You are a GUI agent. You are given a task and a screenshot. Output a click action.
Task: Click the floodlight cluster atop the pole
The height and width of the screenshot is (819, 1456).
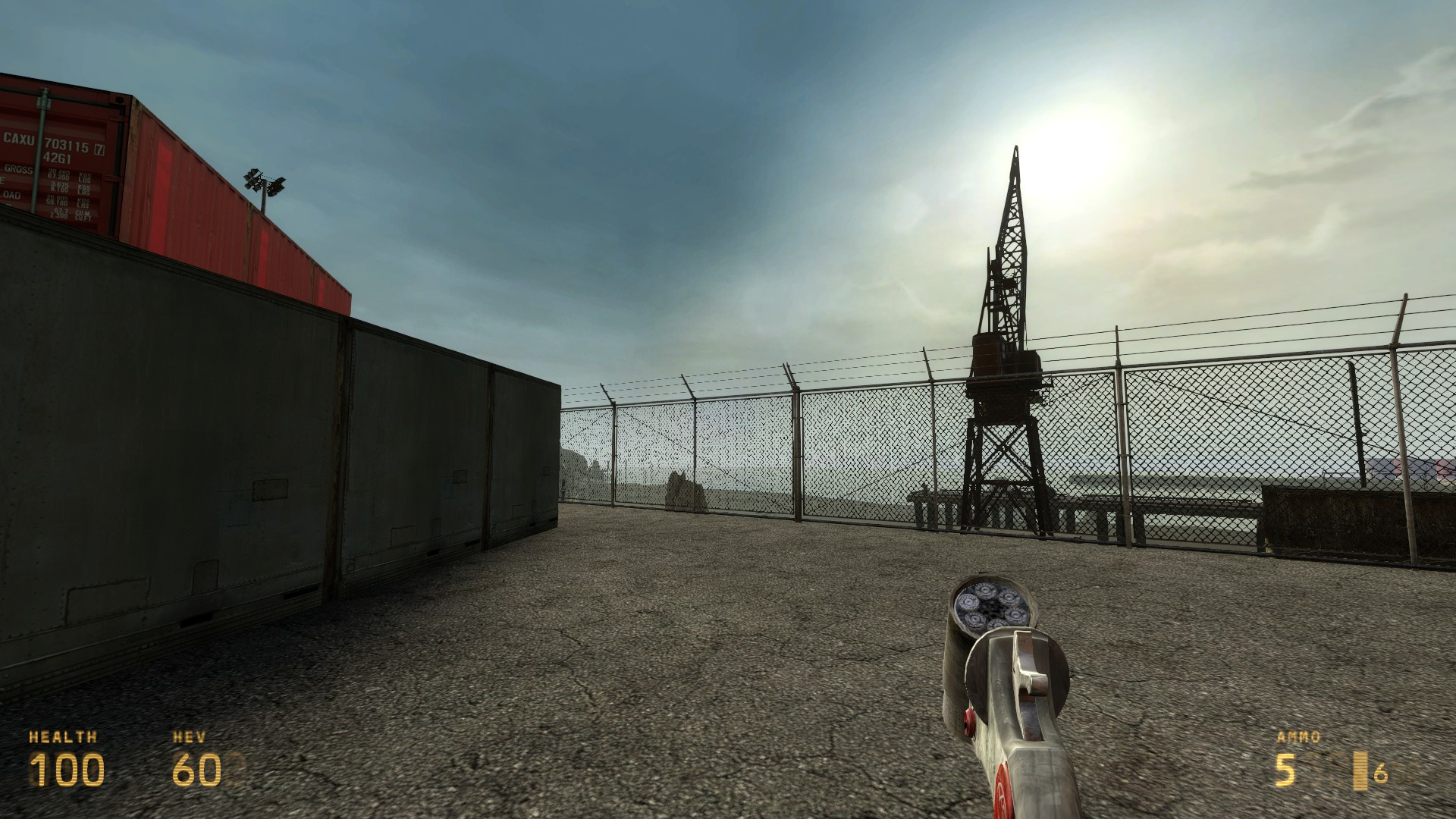point(265,182)
